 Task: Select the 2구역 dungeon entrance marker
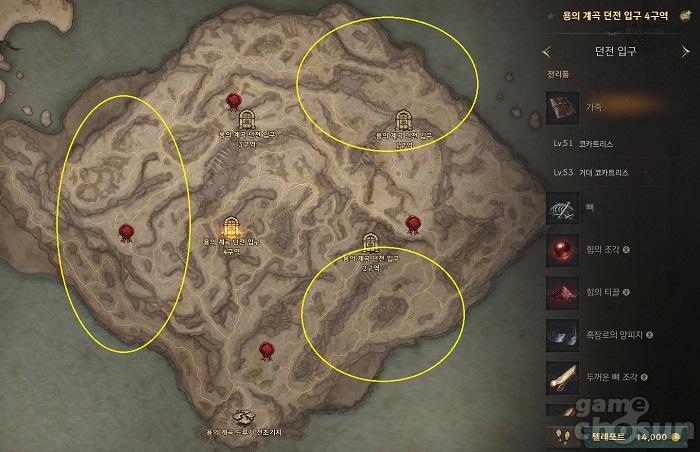click(370, 244)
